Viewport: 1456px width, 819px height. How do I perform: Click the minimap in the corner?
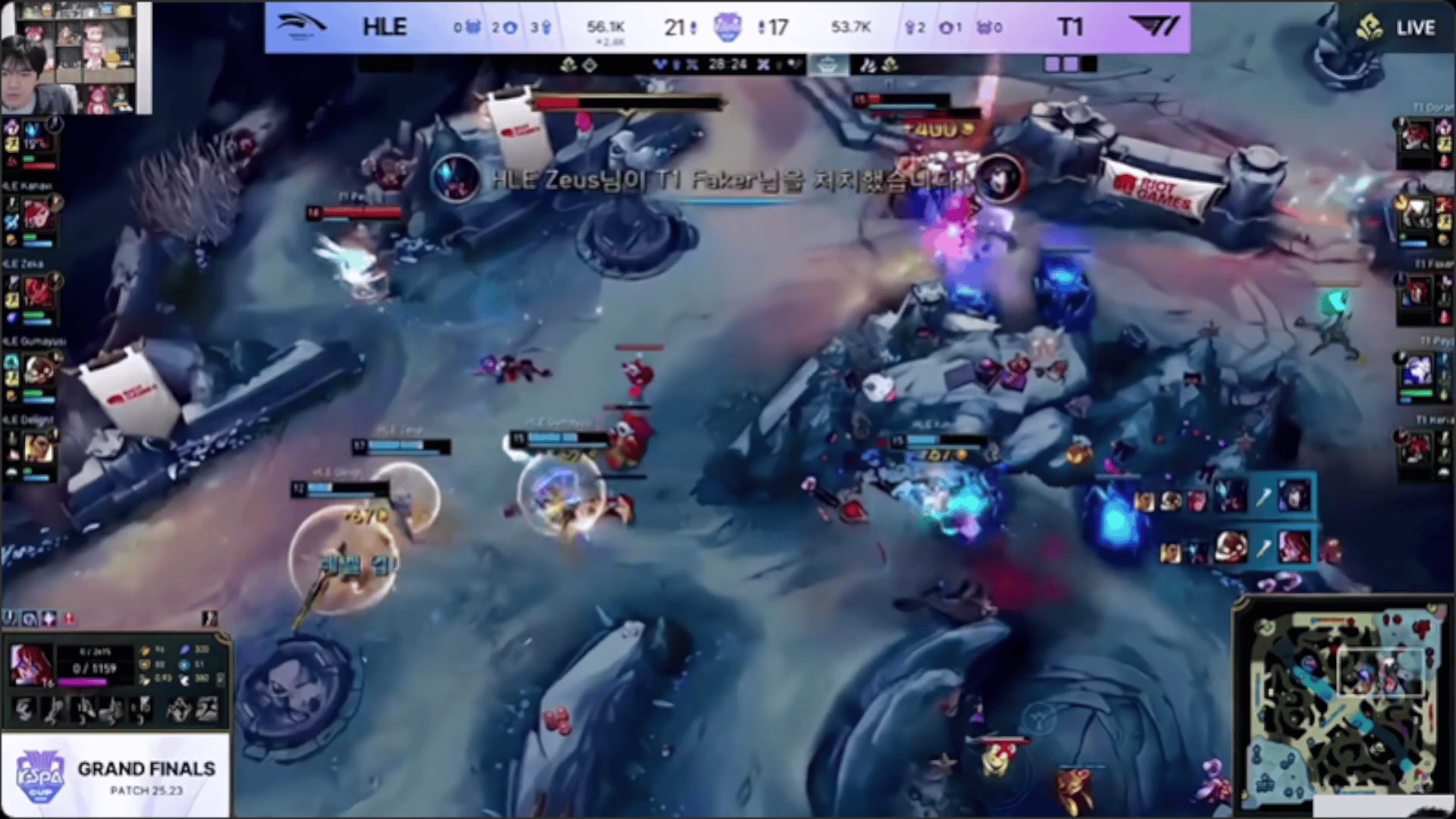coord(1344,705)
